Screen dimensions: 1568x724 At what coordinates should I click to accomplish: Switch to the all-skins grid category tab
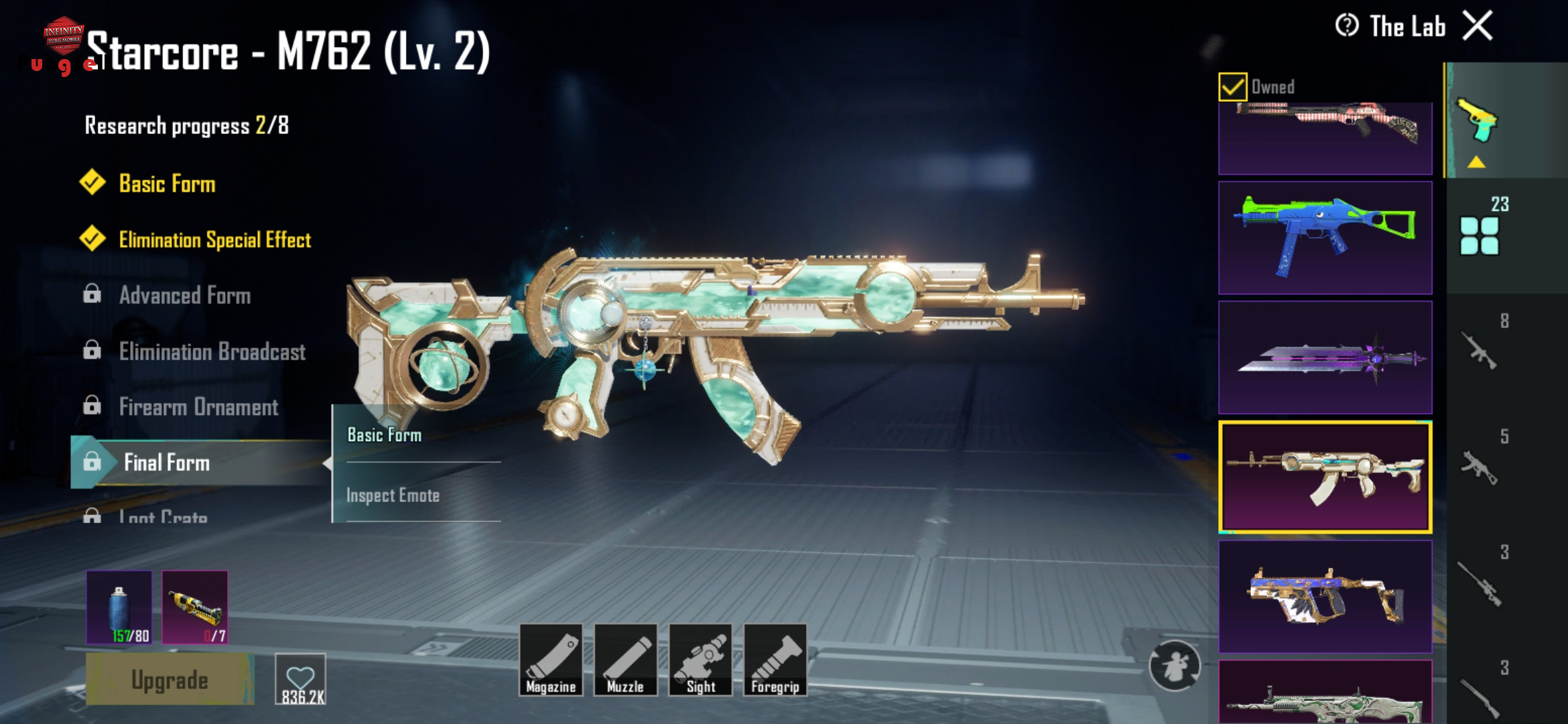pos(1480,235)
